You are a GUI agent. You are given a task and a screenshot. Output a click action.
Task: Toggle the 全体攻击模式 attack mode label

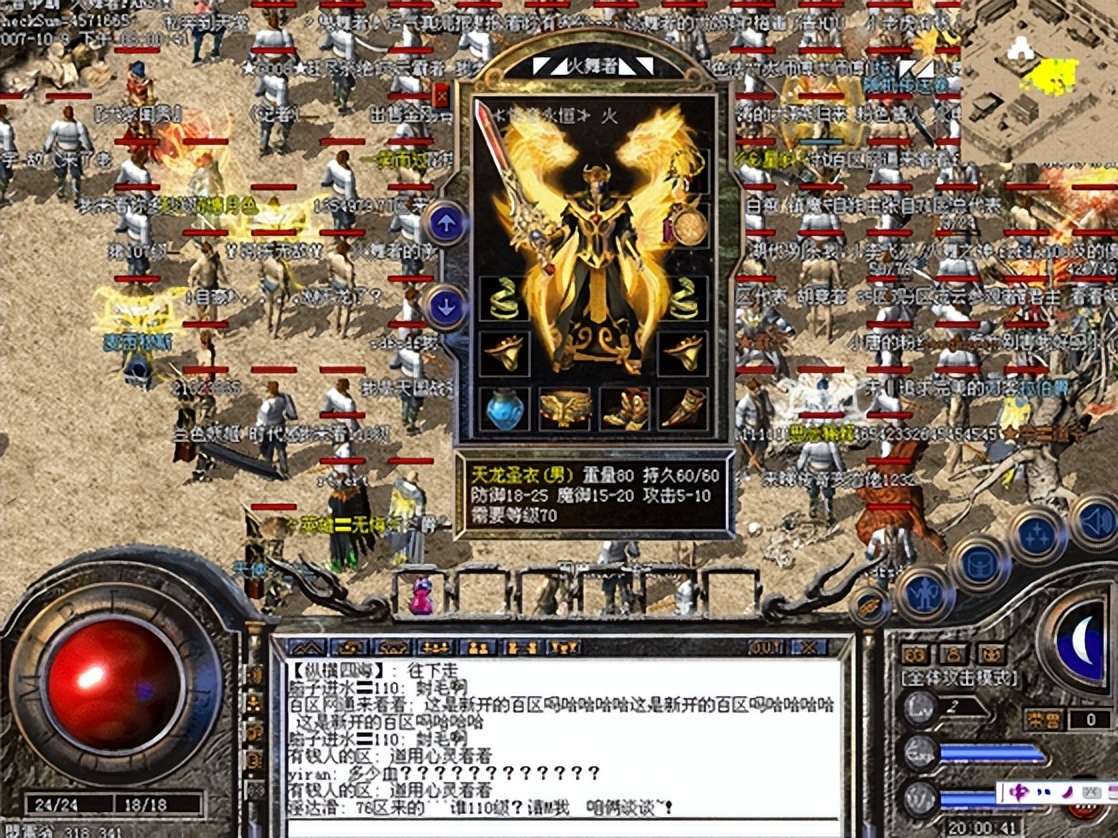click(x=958, y=677)
